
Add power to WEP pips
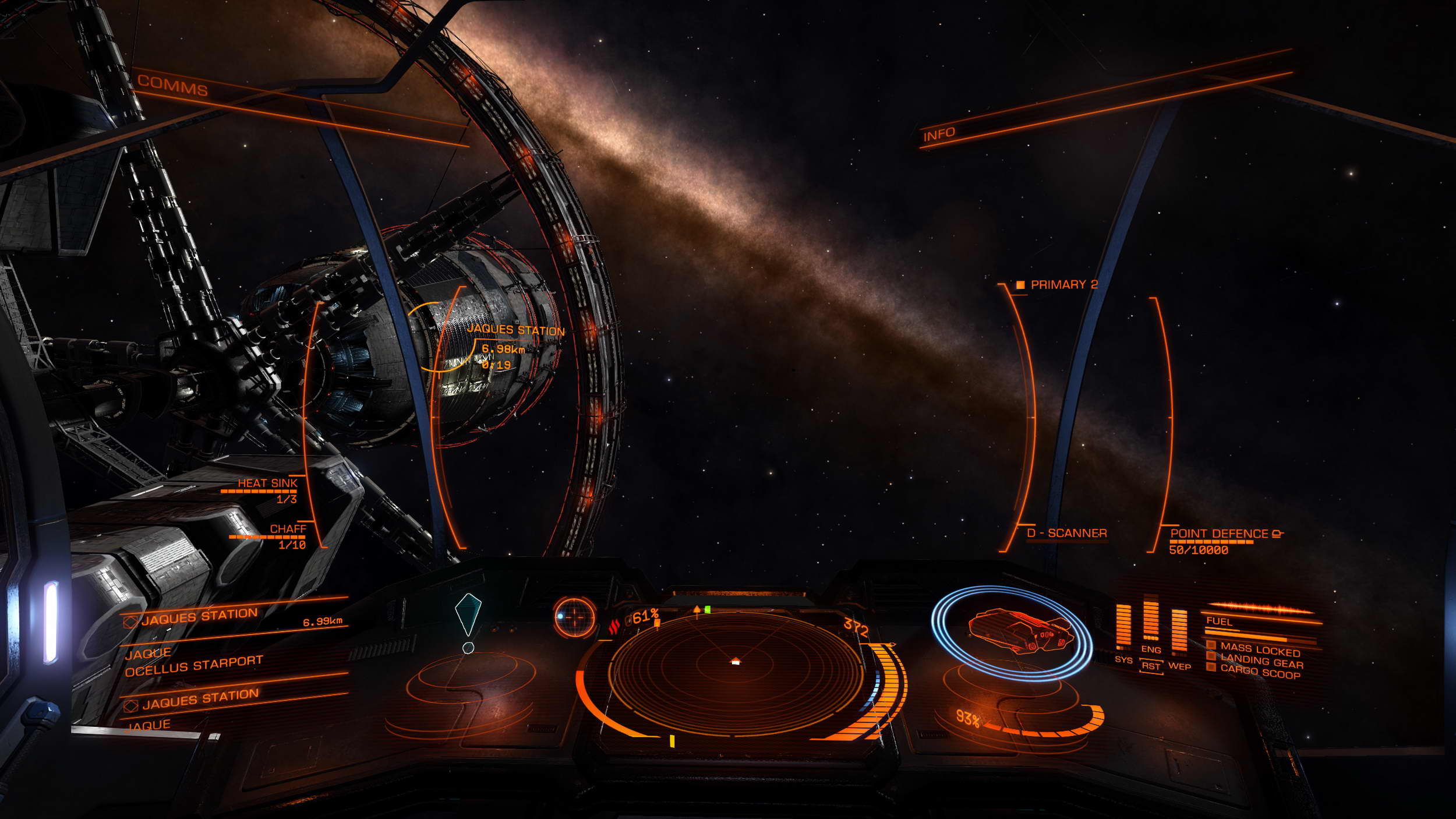(x=1179, y=666)
